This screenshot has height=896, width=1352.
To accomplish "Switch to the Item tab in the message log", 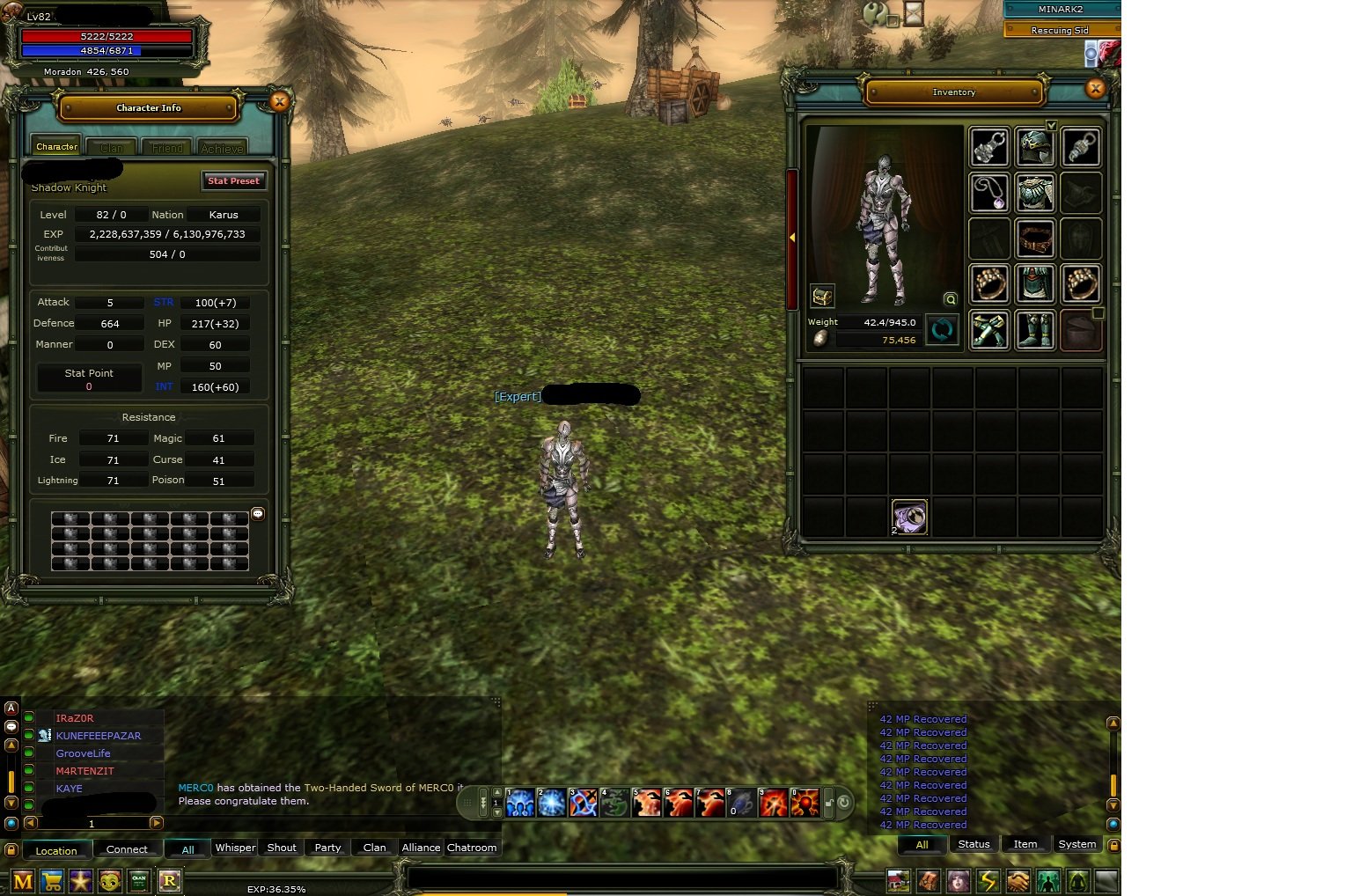I will (1025, 844).
